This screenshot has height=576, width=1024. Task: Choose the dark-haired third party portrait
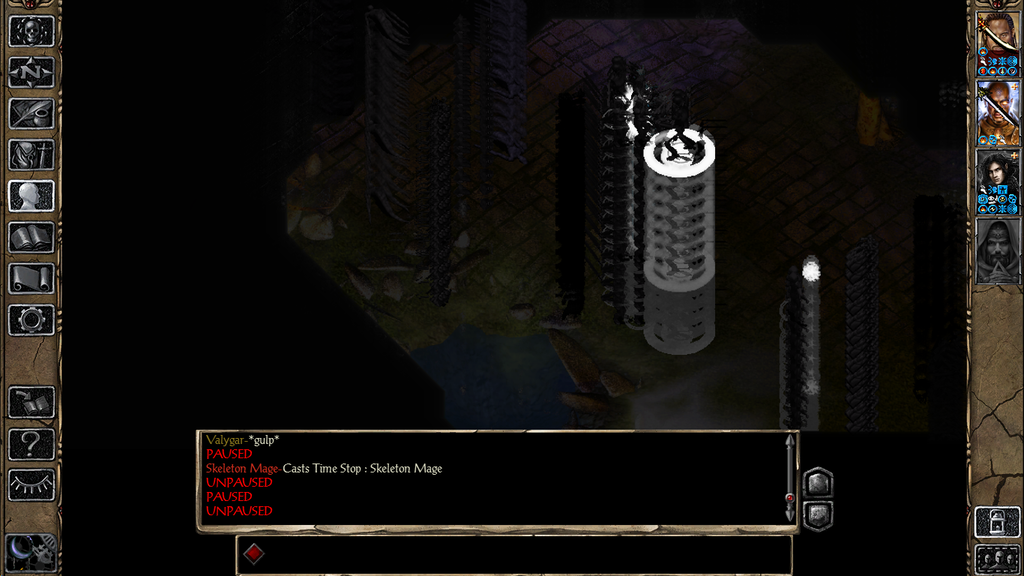click(998, 178)
